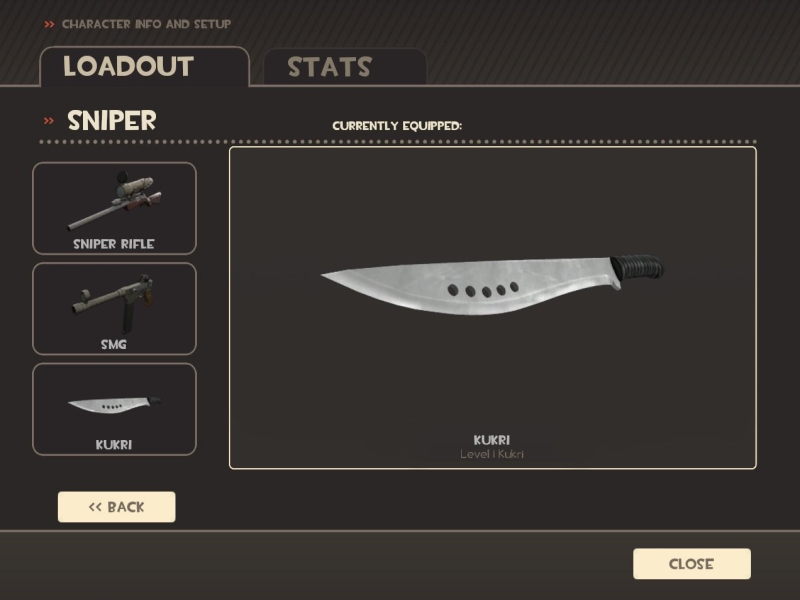
Task: Close the character info screen
Action: coord(691,564)
